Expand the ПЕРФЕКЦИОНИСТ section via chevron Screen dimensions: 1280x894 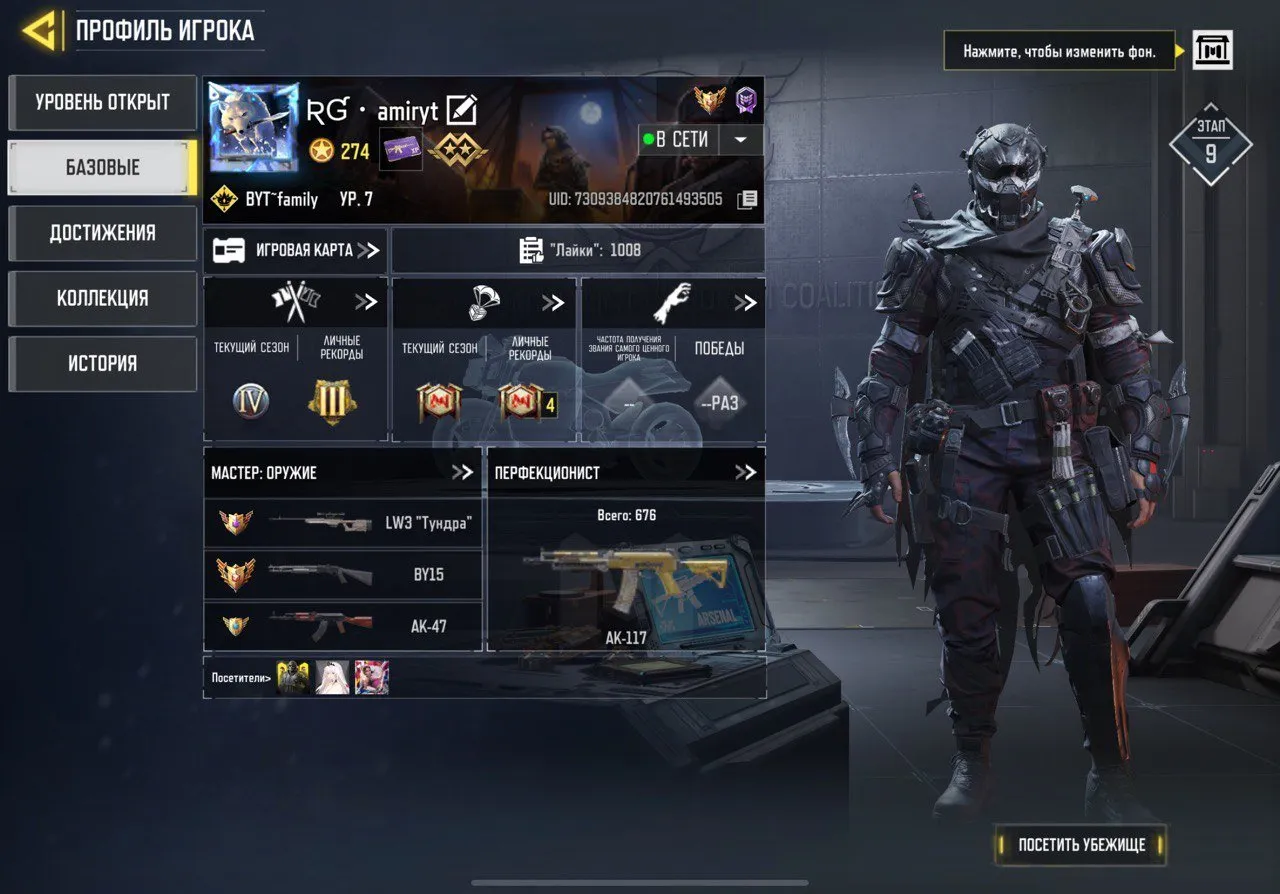click(744, 472)
